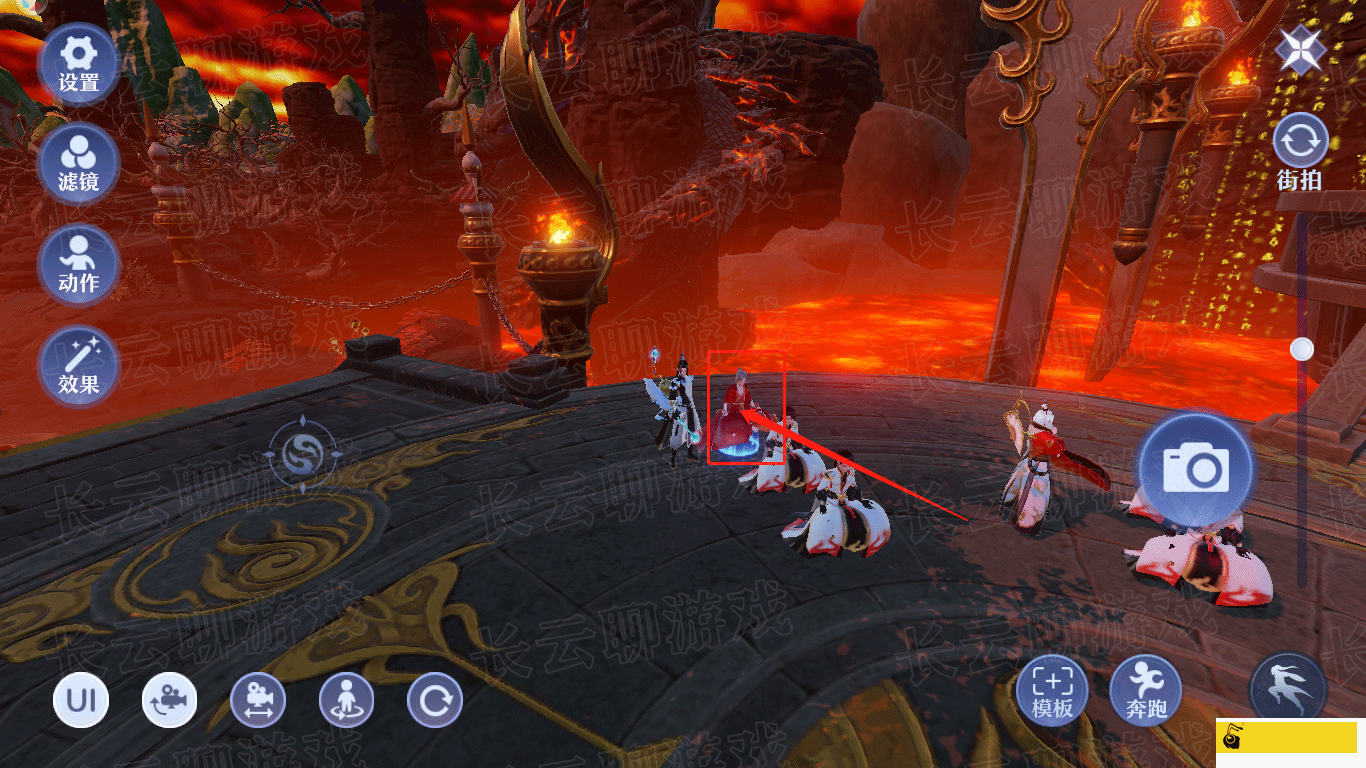Open the 模板 template button
This screenshot has height=768, width=1366.
click(1052, 690)
